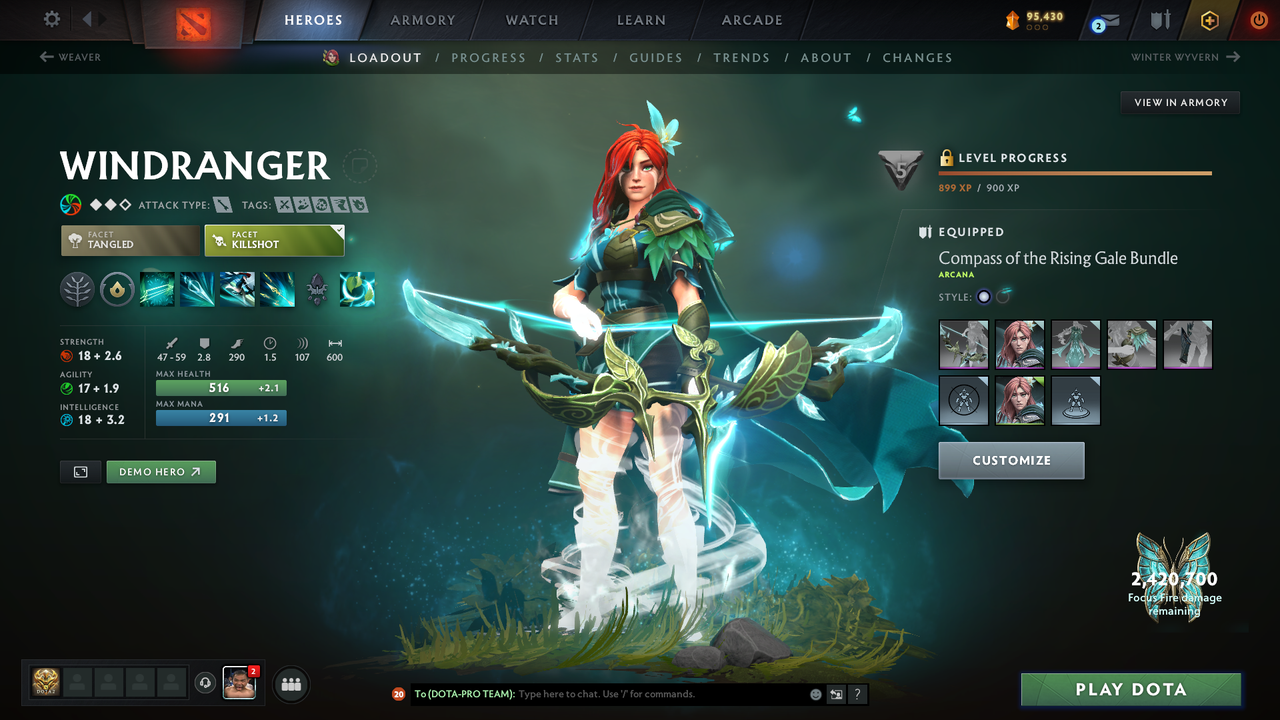Open the Dota Plus hexagon icon

[1209, 19]
